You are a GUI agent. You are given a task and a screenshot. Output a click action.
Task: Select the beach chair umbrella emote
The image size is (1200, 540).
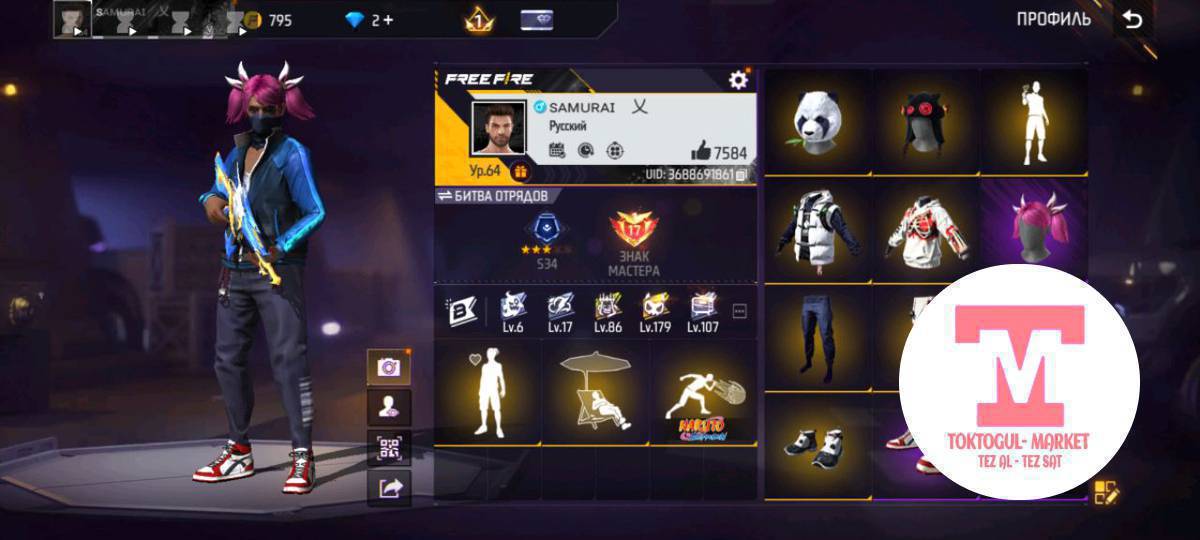tap(596, 394)
